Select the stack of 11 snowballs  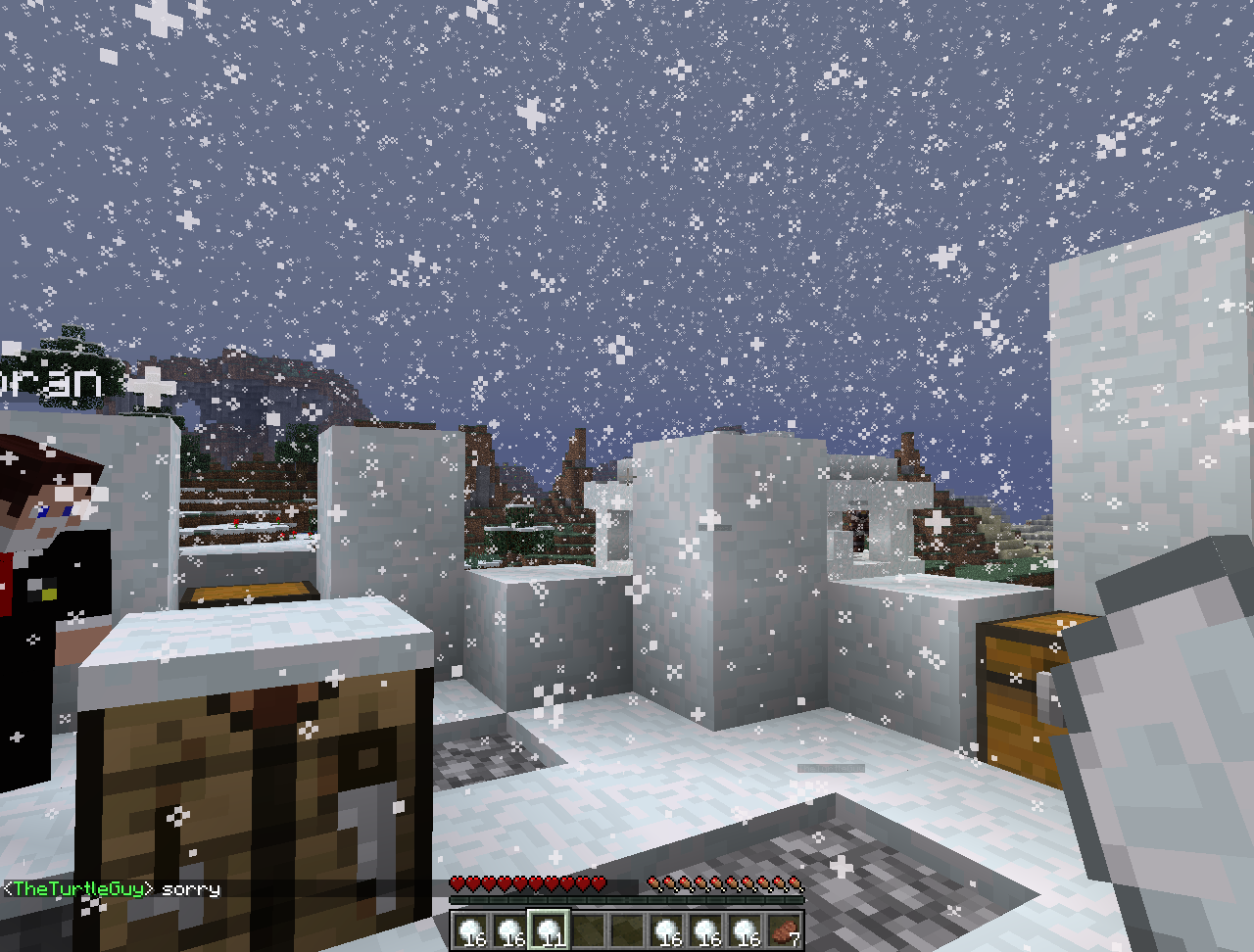point(549,929)
